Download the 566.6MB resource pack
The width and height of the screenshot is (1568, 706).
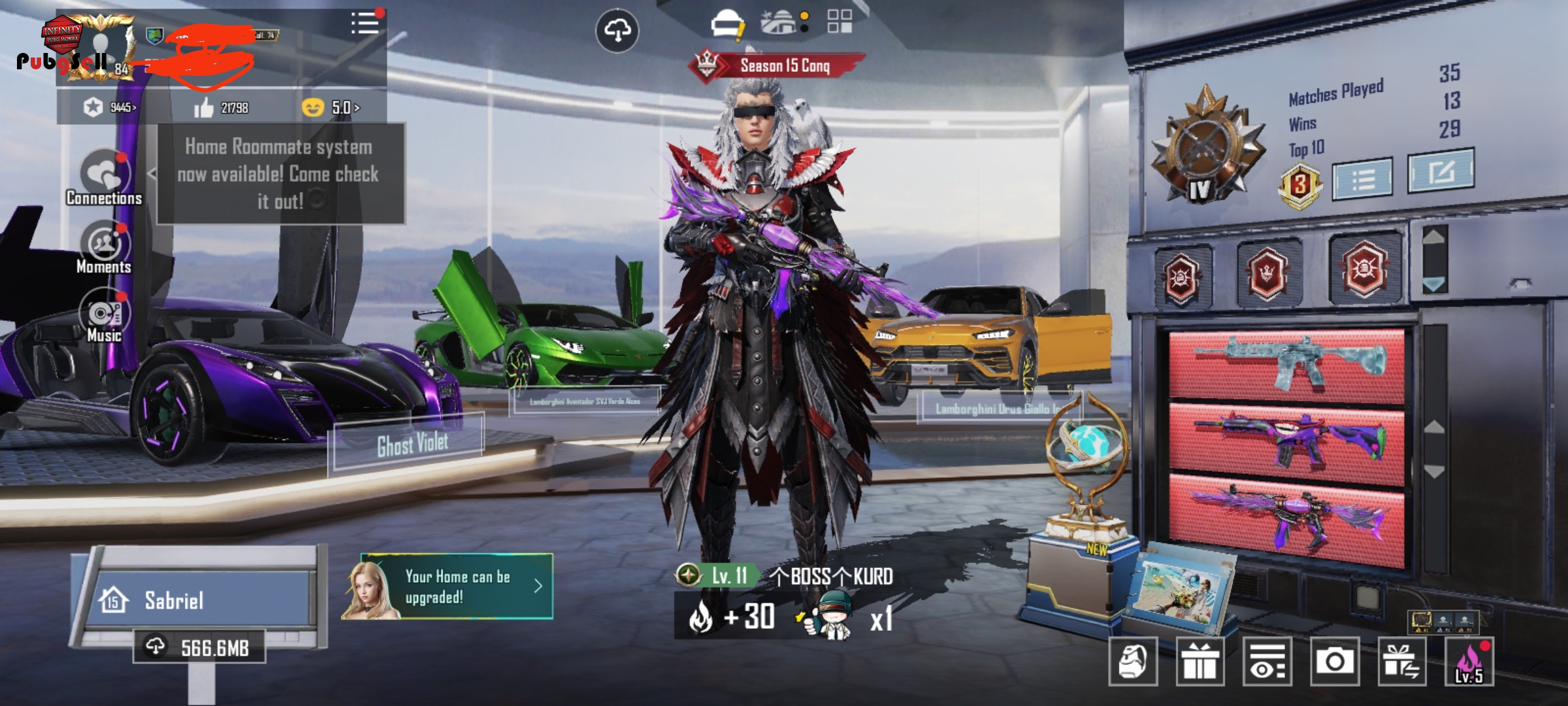[x=199, y=647]
